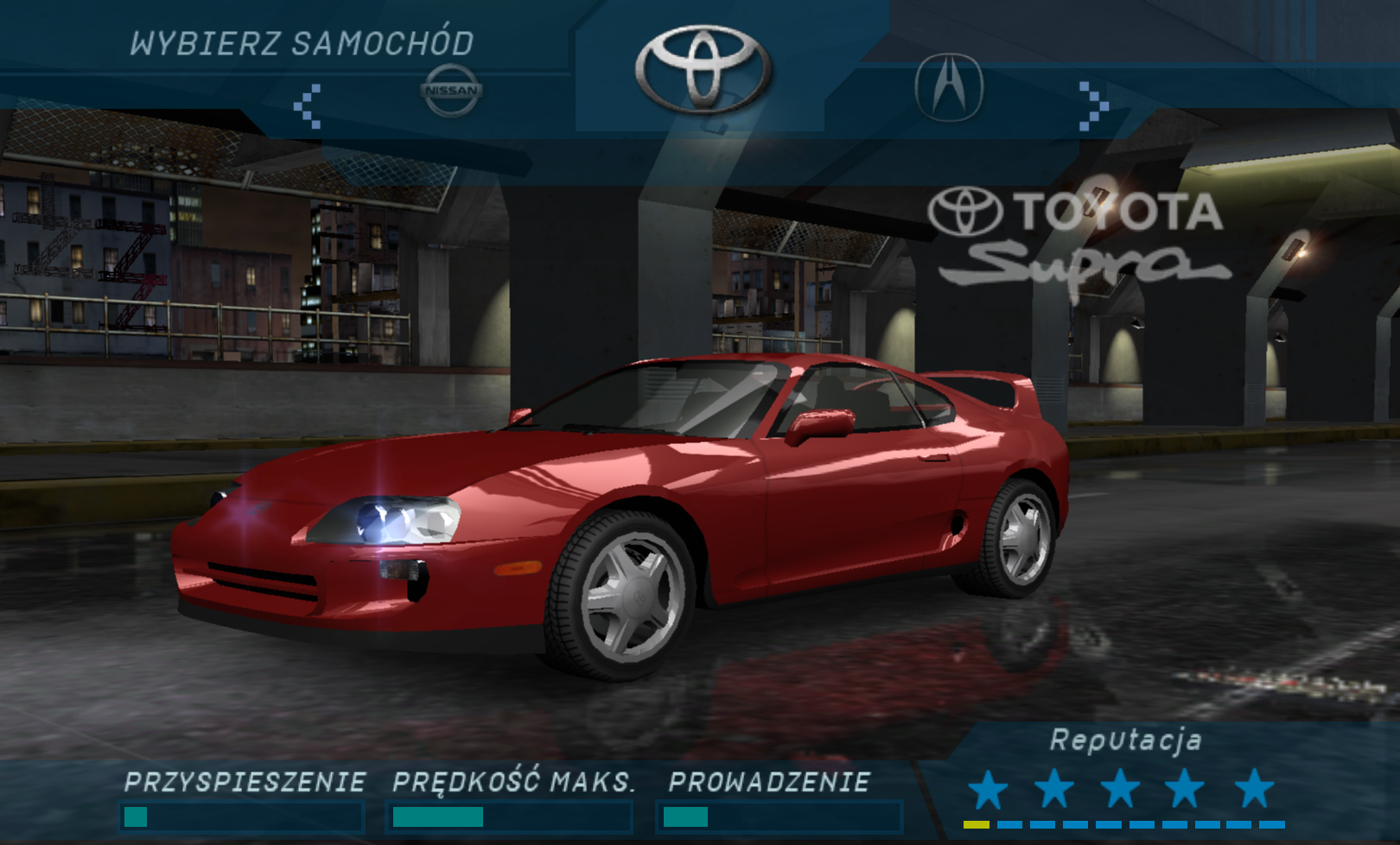The image size is (1400, 845).
Task: Switch to the Acura brand logo
Action: (949, 88)
